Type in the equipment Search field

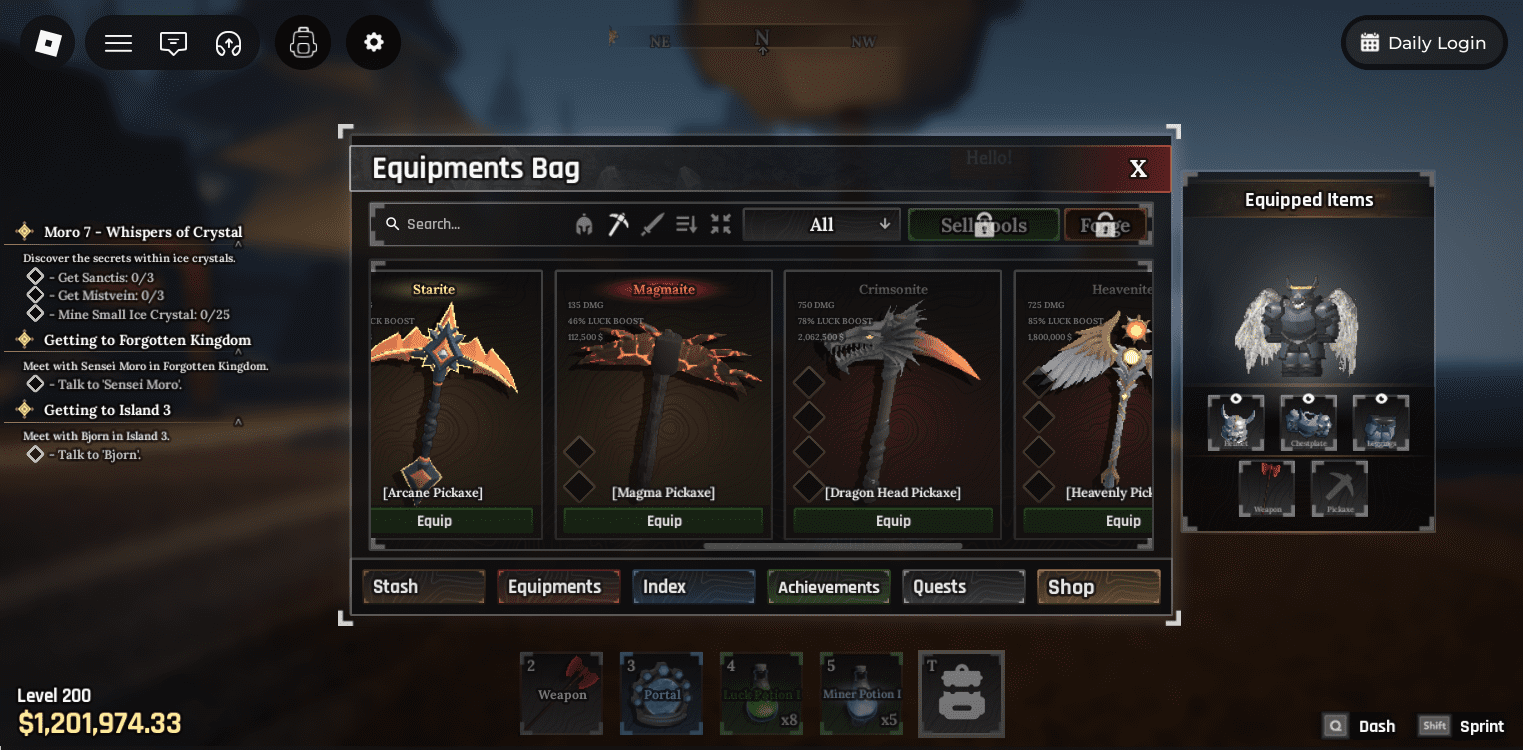click(x=470, y=224)
